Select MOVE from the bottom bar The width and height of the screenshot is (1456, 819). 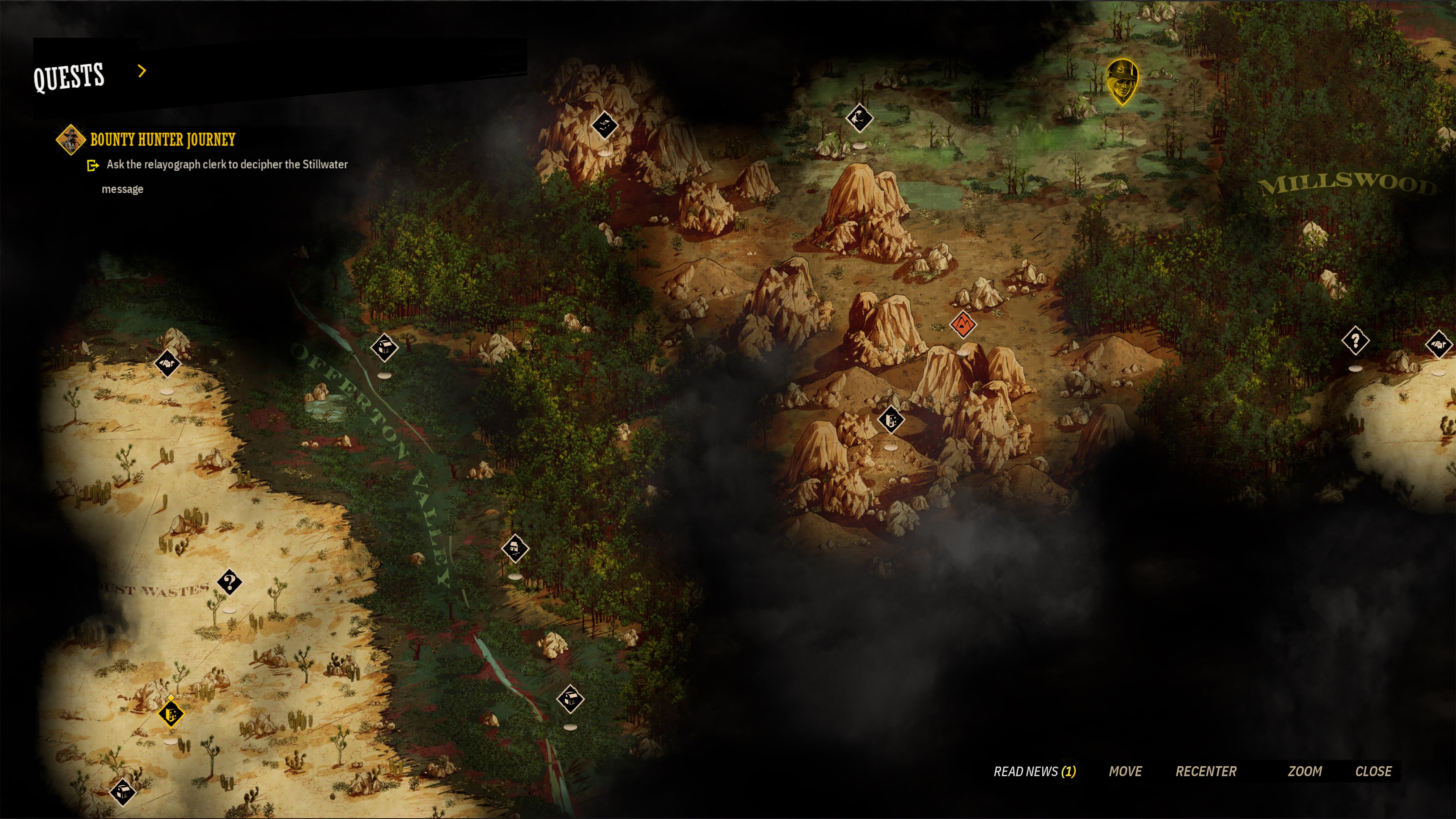1126,771
